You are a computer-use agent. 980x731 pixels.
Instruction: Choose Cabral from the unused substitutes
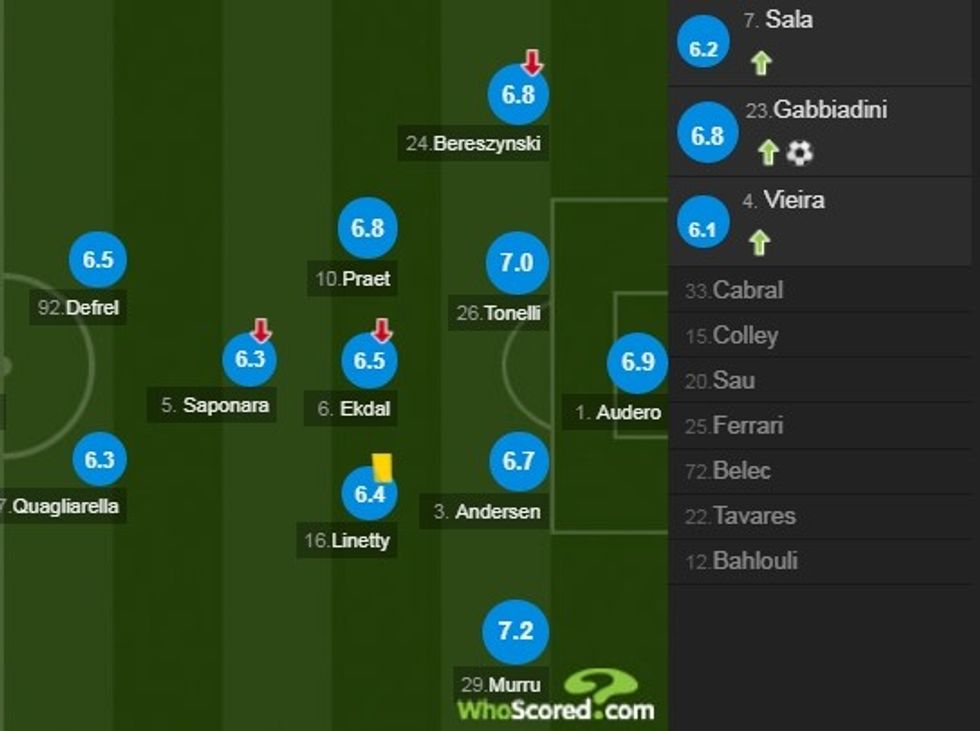click(747, 291)
